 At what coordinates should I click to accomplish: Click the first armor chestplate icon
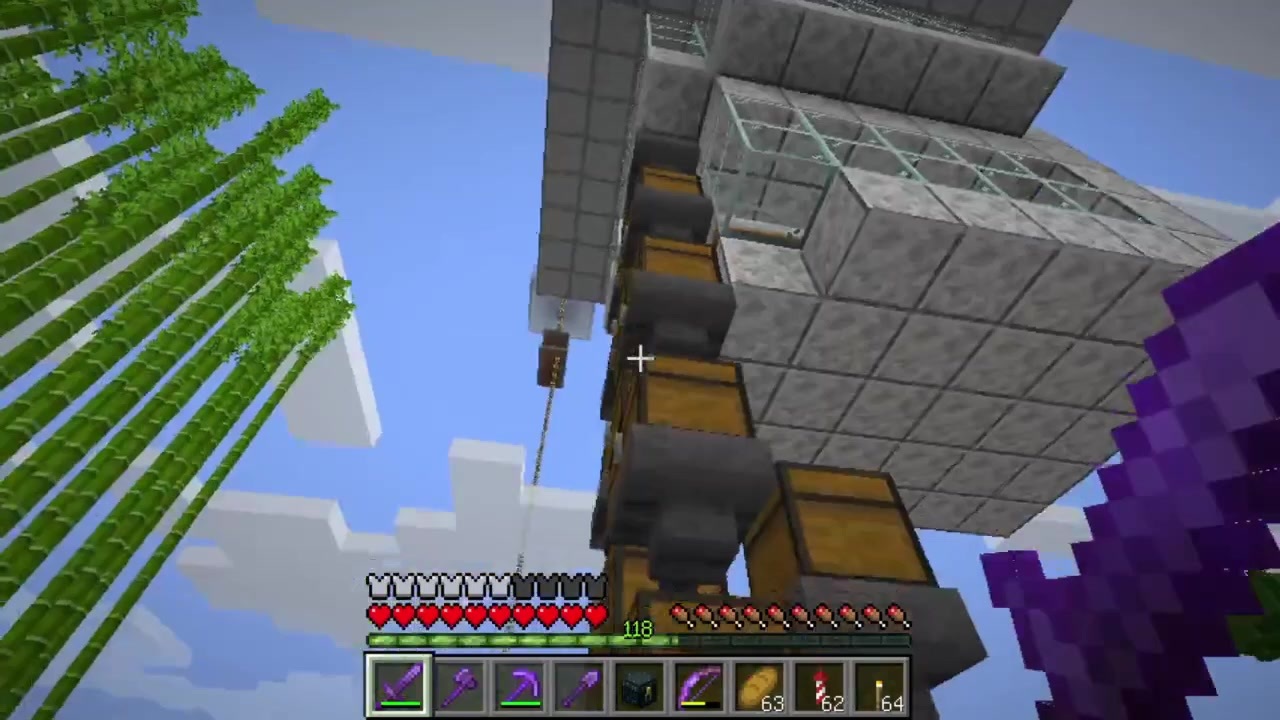(378, 585)
